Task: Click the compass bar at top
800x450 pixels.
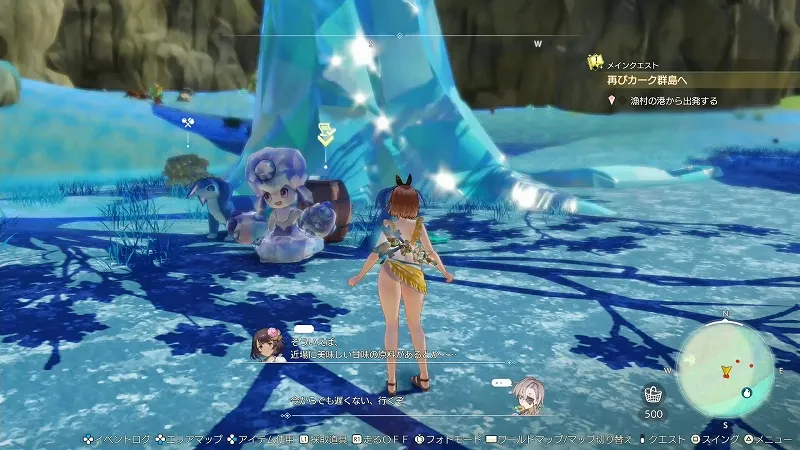Action: click(398, 36)
